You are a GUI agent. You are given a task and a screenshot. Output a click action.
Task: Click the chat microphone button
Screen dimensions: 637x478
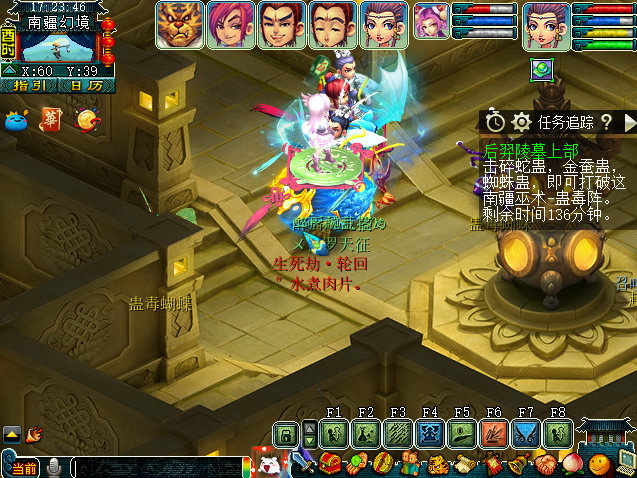pyautogui.click(x=54, y=467)
